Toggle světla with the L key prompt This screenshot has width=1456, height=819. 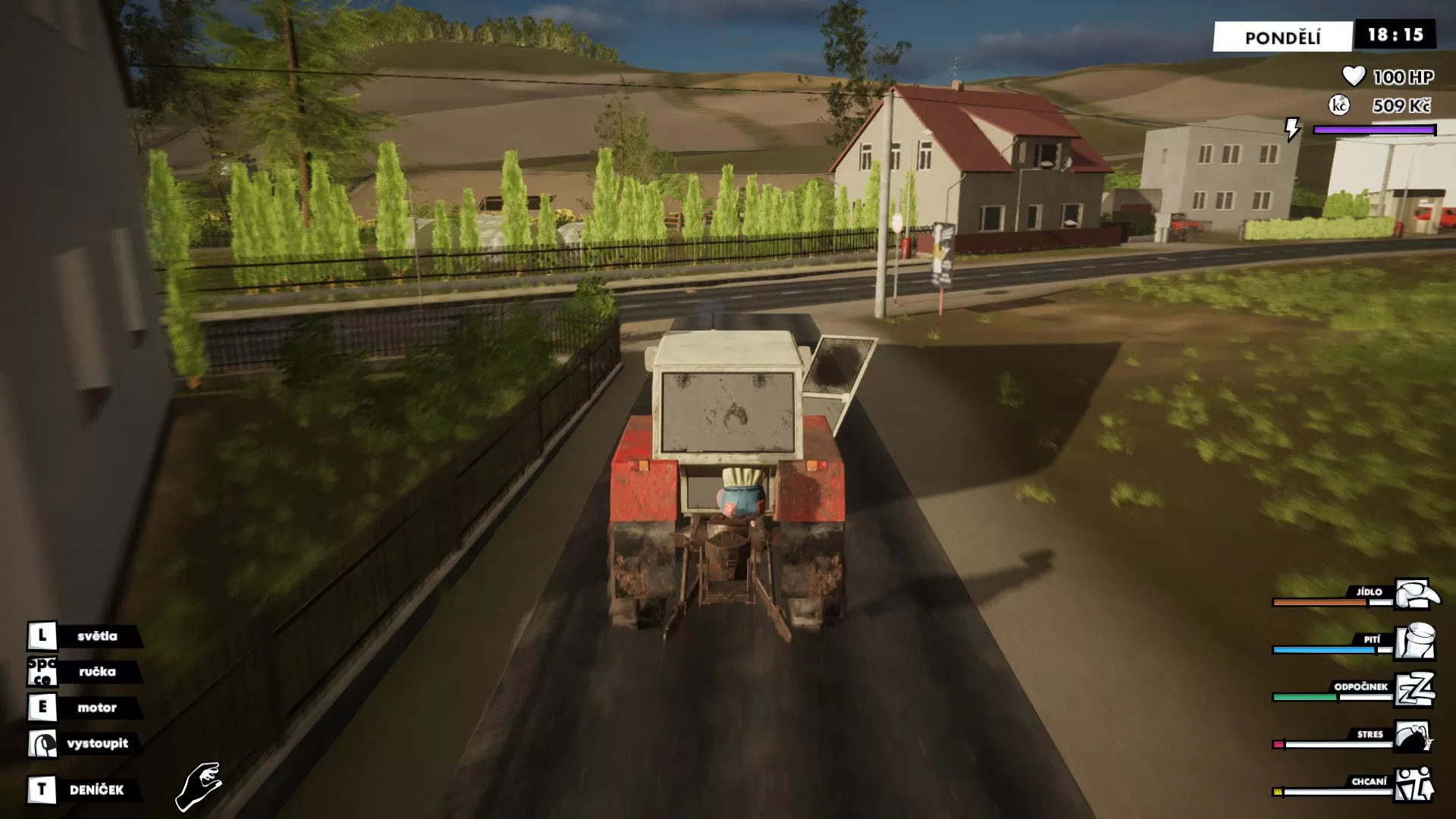(43, 635)
